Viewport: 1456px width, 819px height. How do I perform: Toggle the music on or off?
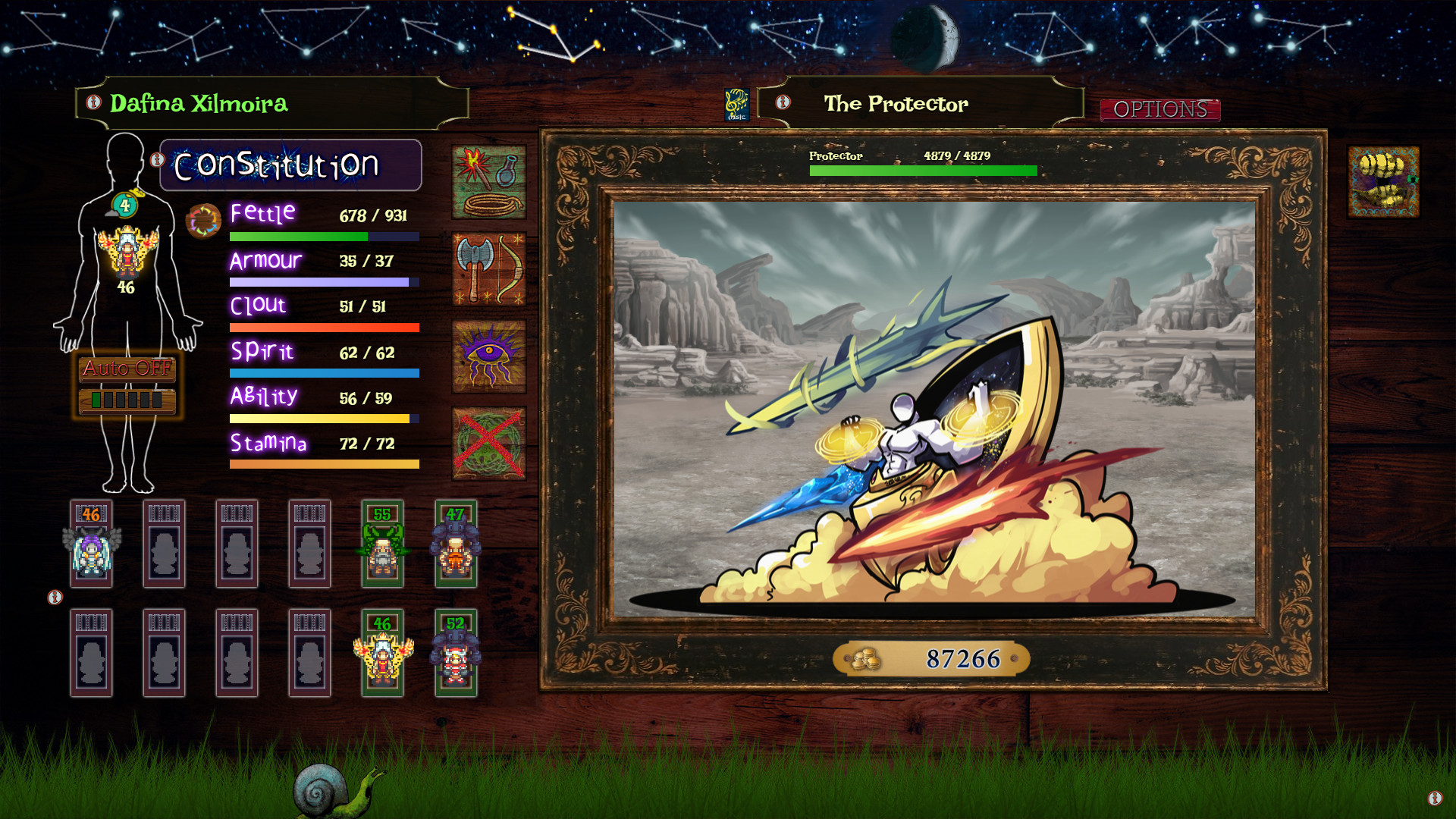(x=736, y=103)
